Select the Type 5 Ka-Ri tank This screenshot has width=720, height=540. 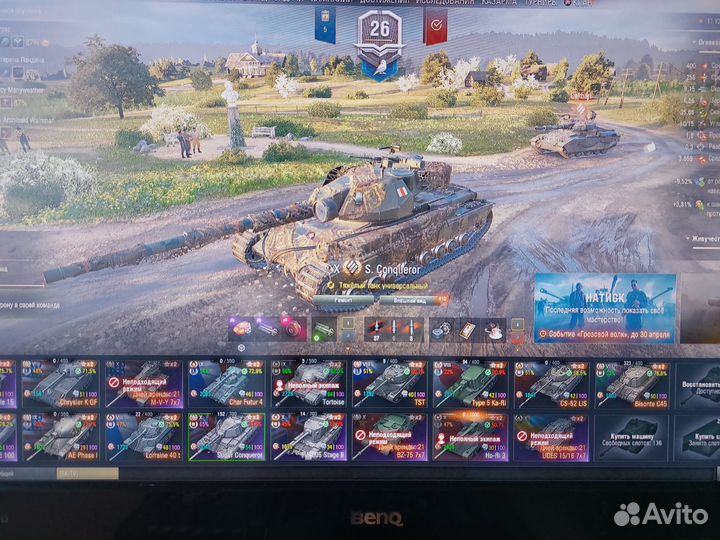point(469,384)
